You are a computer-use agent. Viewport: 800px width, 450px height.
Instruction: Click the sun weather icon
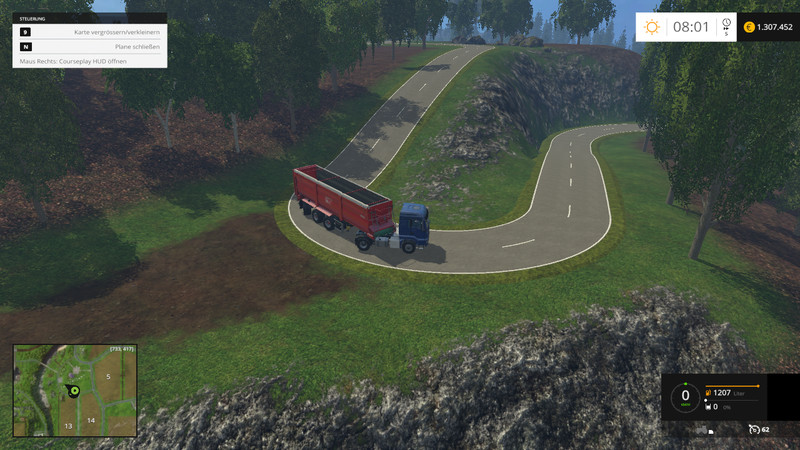(653, 27)
